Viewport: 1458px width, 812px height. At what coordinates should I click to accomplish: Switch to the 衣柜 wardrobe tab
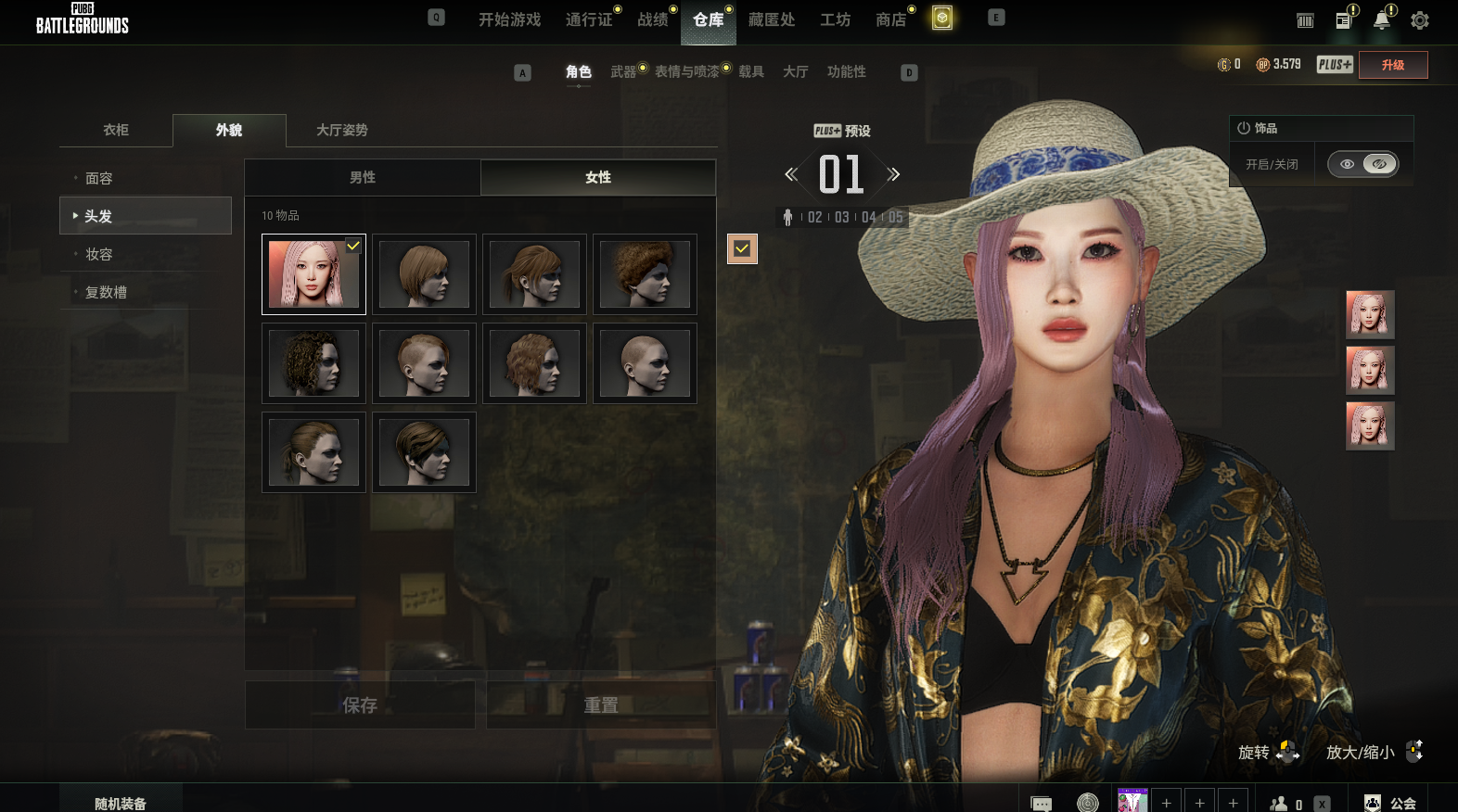116,130
